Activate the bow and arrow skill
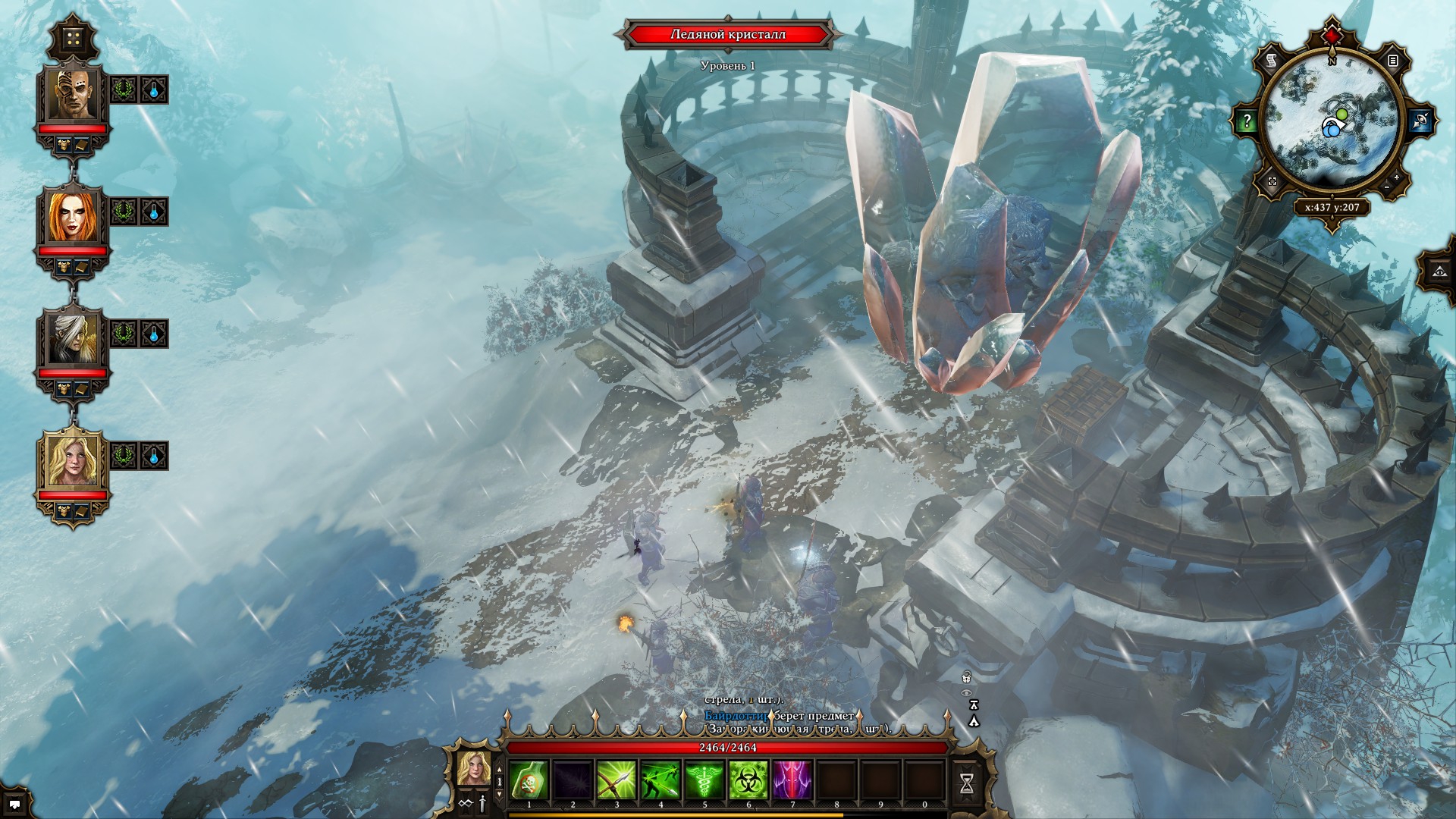The image size is (1456, 819). [x=617, y=780]
